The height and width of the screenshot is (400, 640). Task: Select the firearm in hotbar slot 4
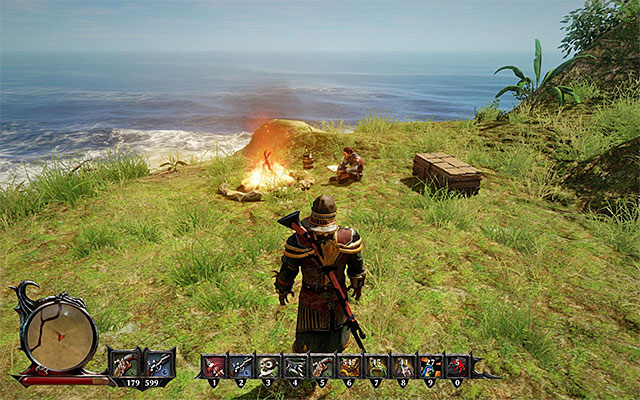tap(295, 367)
